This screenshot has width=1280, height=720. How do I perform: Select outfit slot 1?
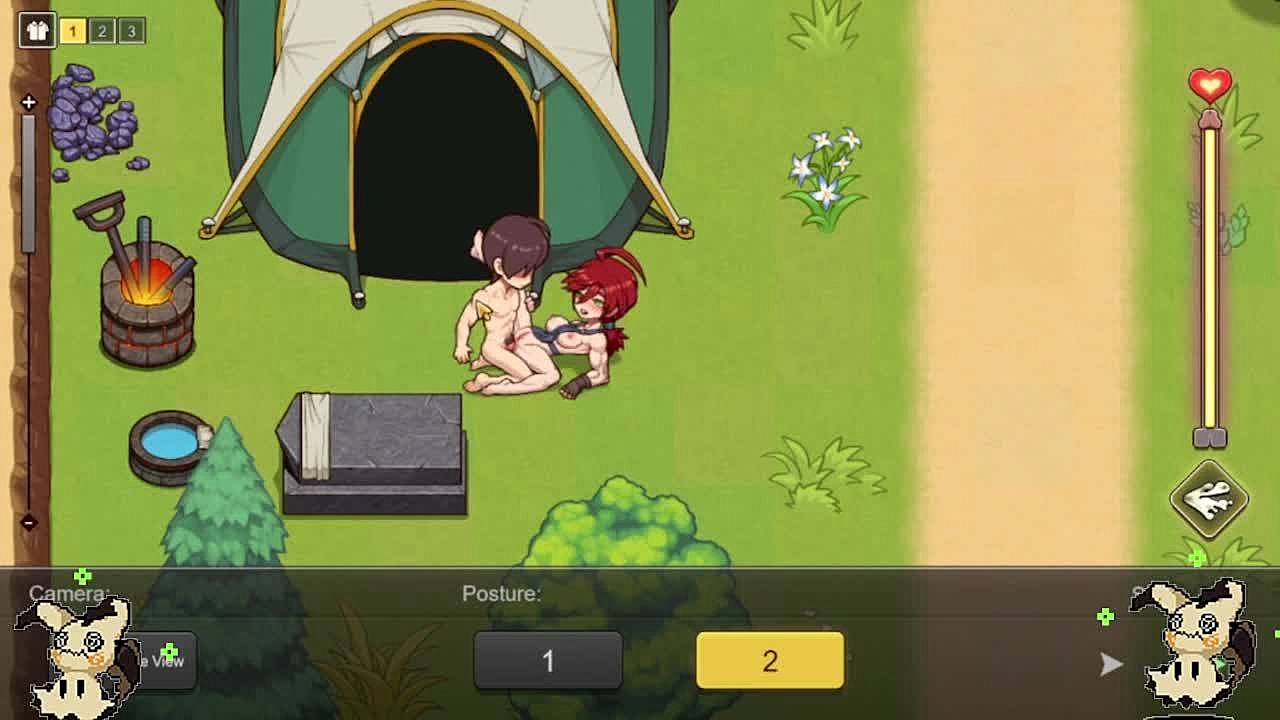(x=72, y=31)
